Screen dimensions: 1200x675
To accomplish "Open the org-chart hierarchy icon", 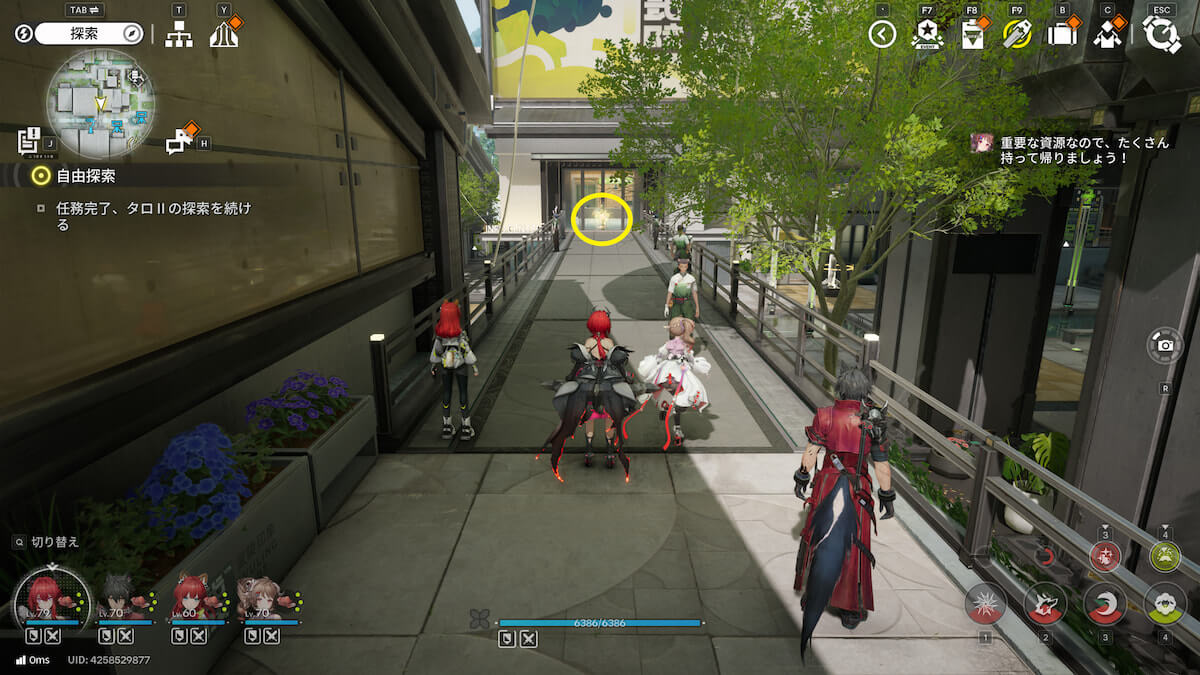I will [179, 34].
